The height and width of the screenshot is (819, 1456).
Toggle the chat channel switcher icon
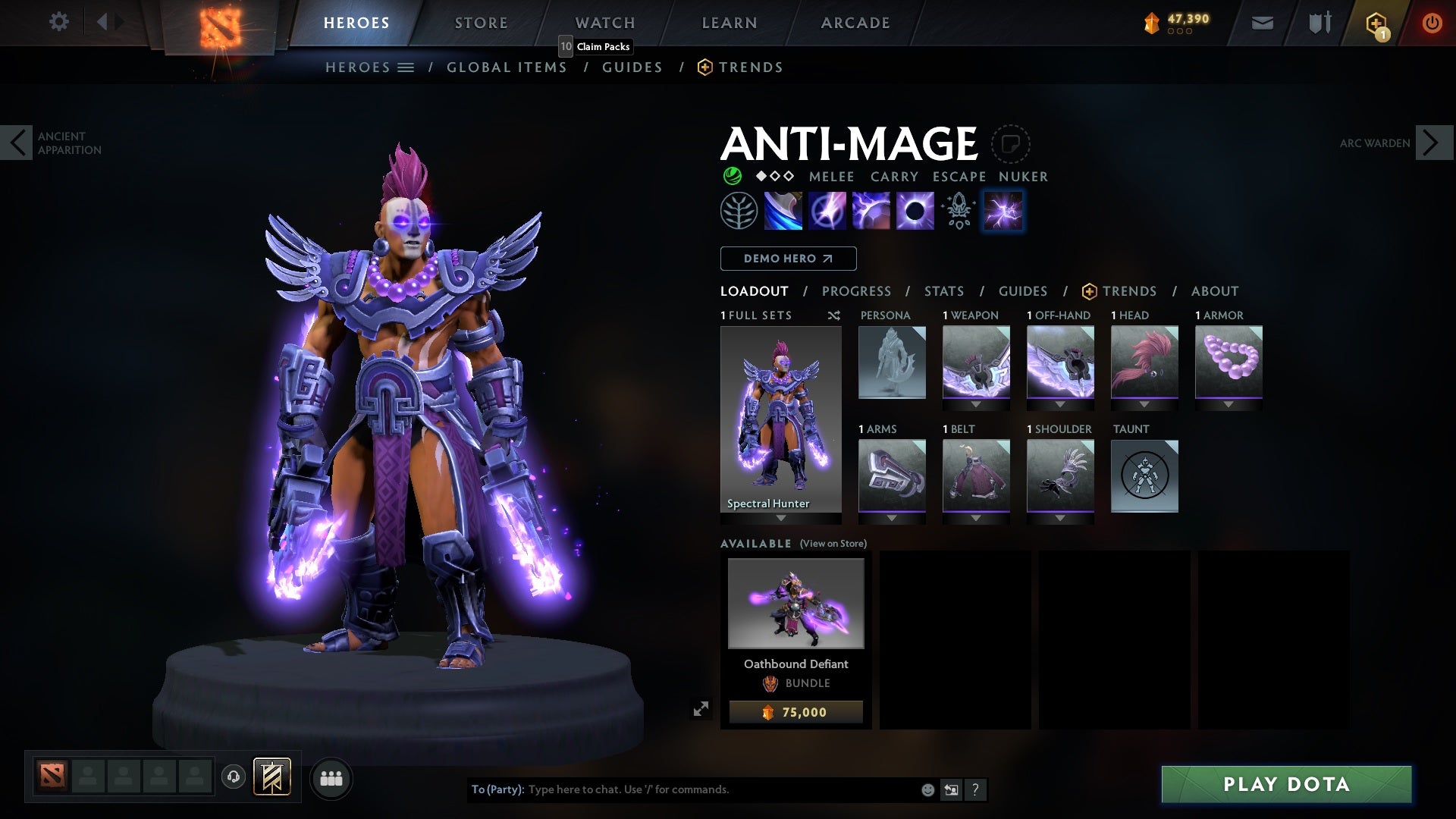[951, 789]
